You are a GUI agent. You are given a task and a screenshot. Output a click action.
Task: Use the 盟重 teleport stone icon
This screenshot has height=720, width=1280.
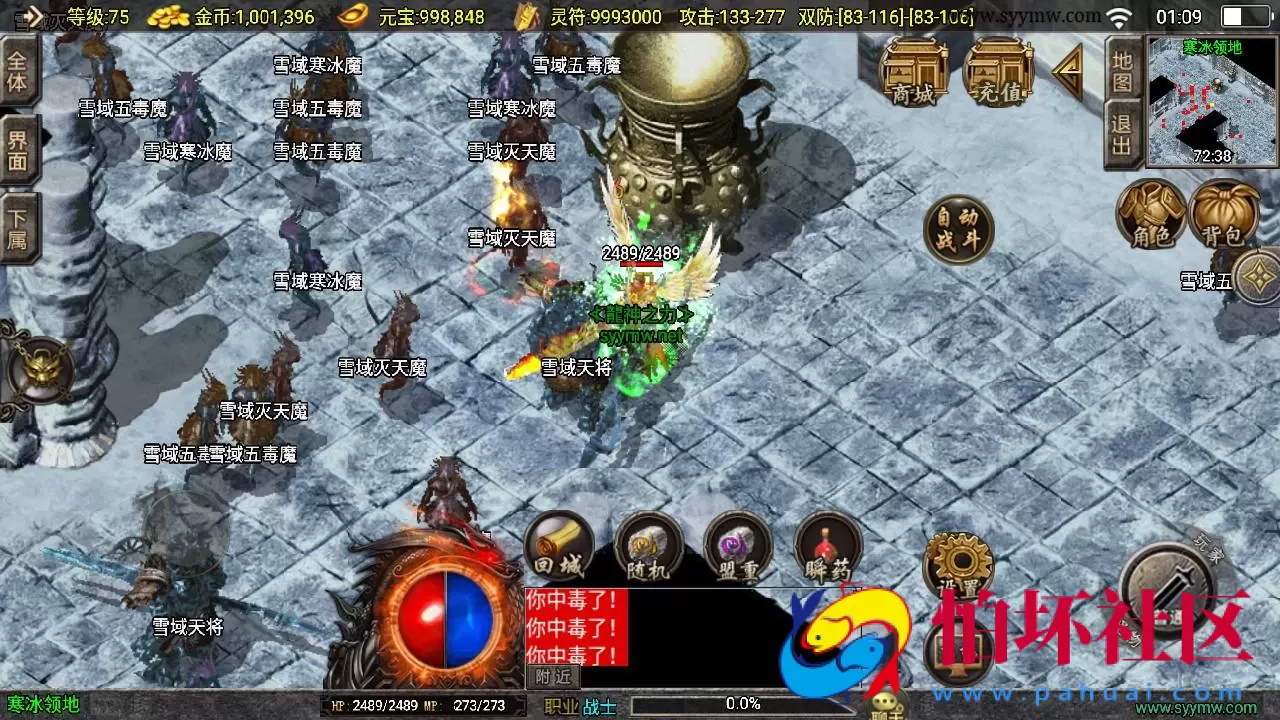tap(739, 546)
